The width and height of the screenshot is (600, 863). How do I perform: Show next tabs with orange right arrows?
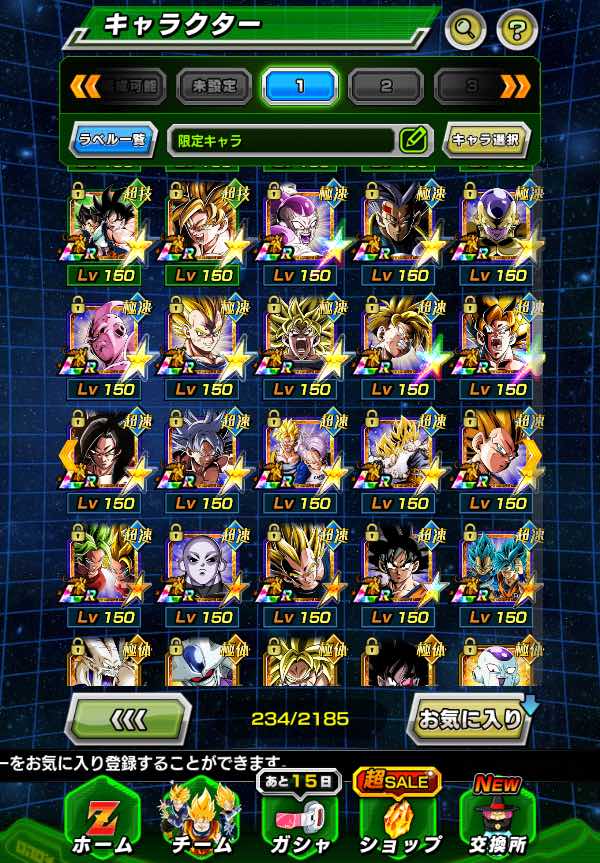tap(514, 86)
